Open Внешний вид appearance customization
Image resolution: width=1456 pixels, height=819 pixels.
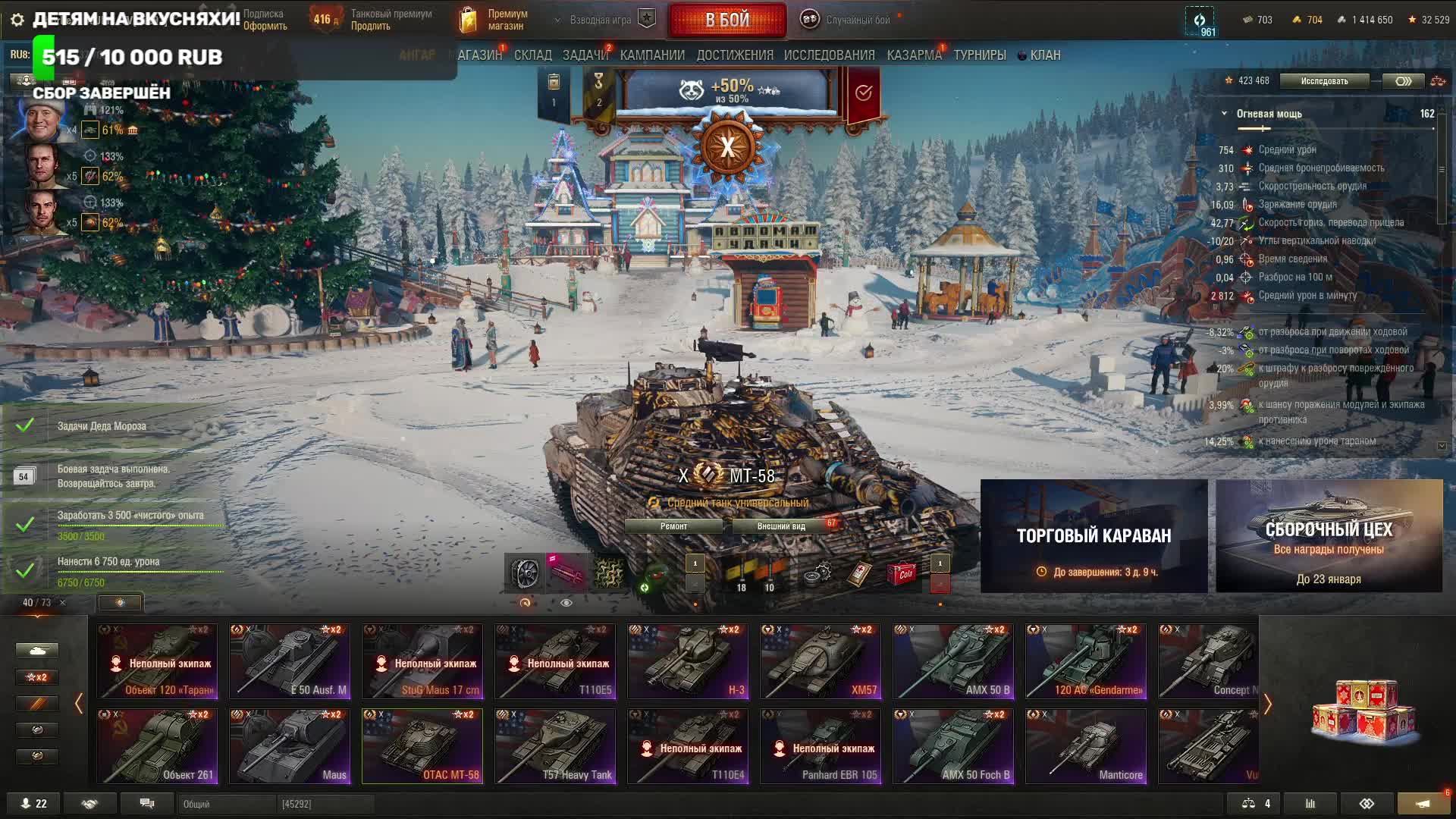(x=781, y=526)
